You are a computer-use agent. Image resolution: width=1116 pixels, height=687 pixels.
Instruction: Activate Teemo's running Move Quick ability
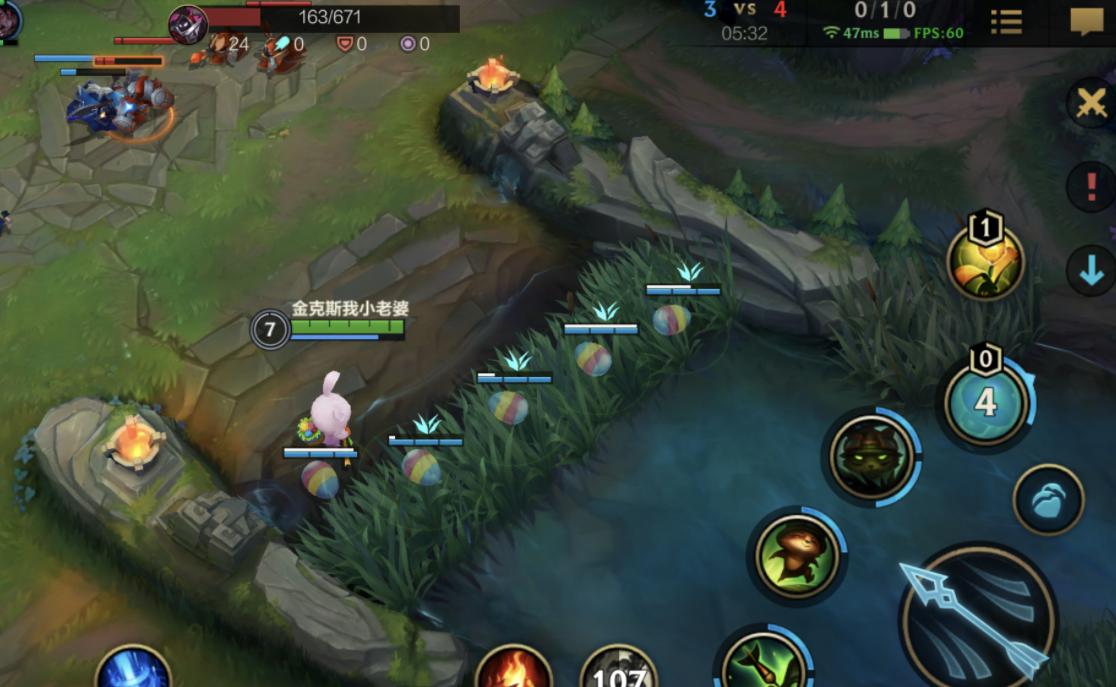(797, 555)
